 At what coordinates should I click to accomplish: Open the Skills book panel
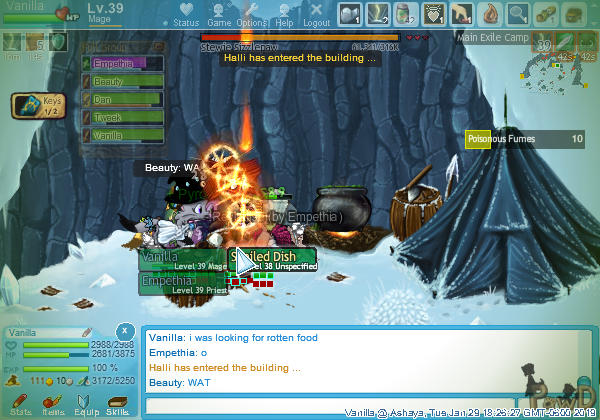coord(118,402)
